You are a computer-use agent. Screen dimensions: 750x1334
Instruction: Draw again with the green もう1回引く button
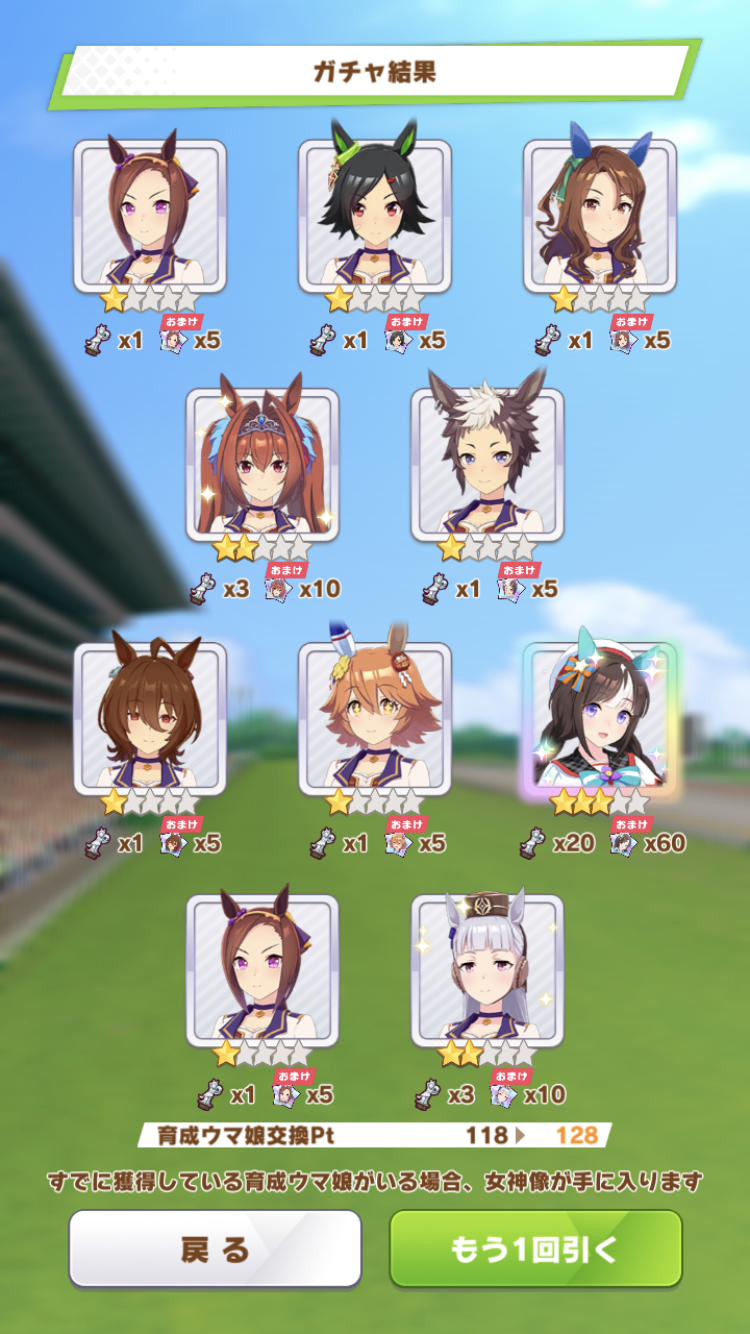[535, 1248]
